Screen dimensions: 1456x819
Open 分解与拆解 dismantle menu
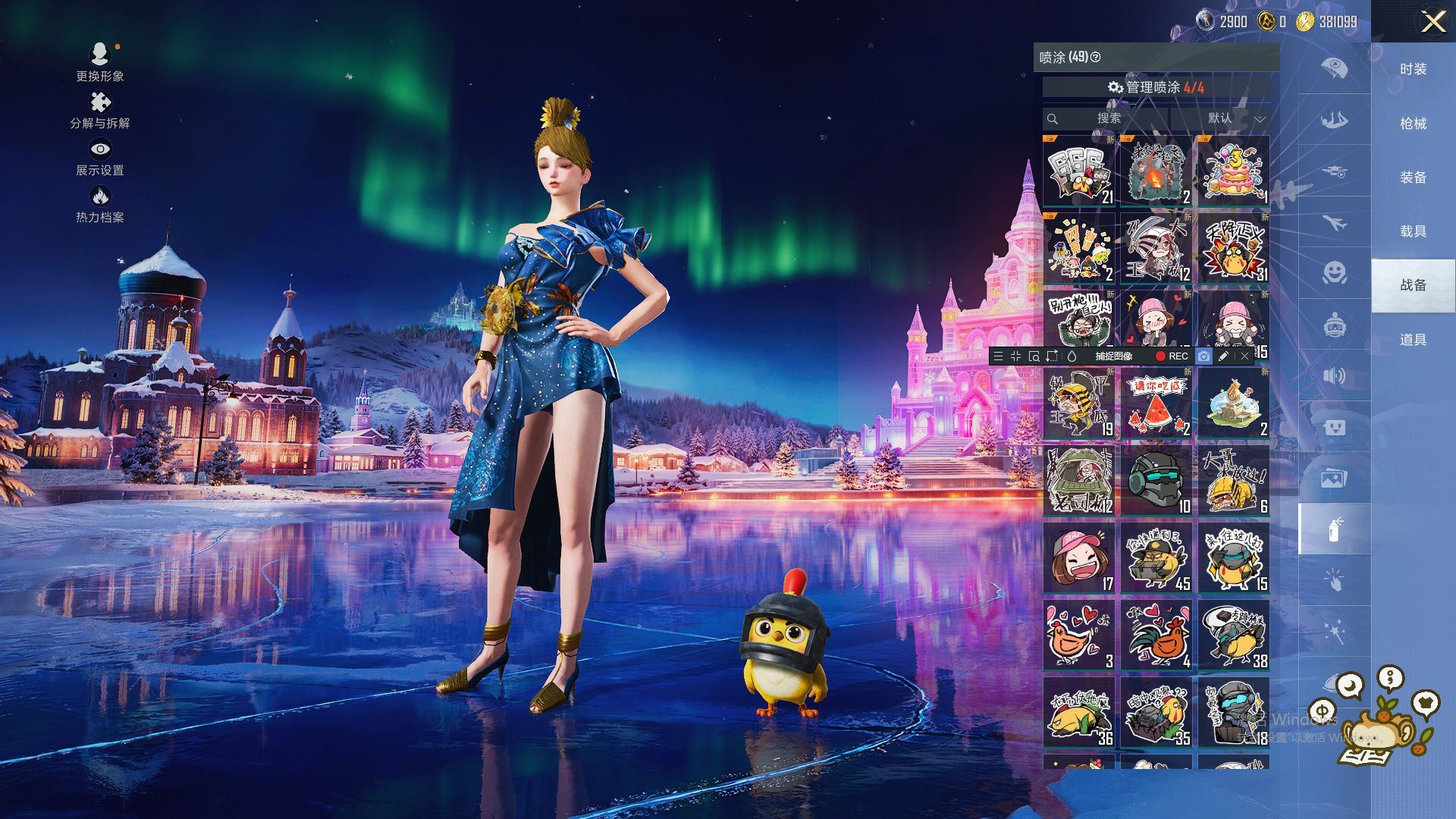(x=100, y=110)
